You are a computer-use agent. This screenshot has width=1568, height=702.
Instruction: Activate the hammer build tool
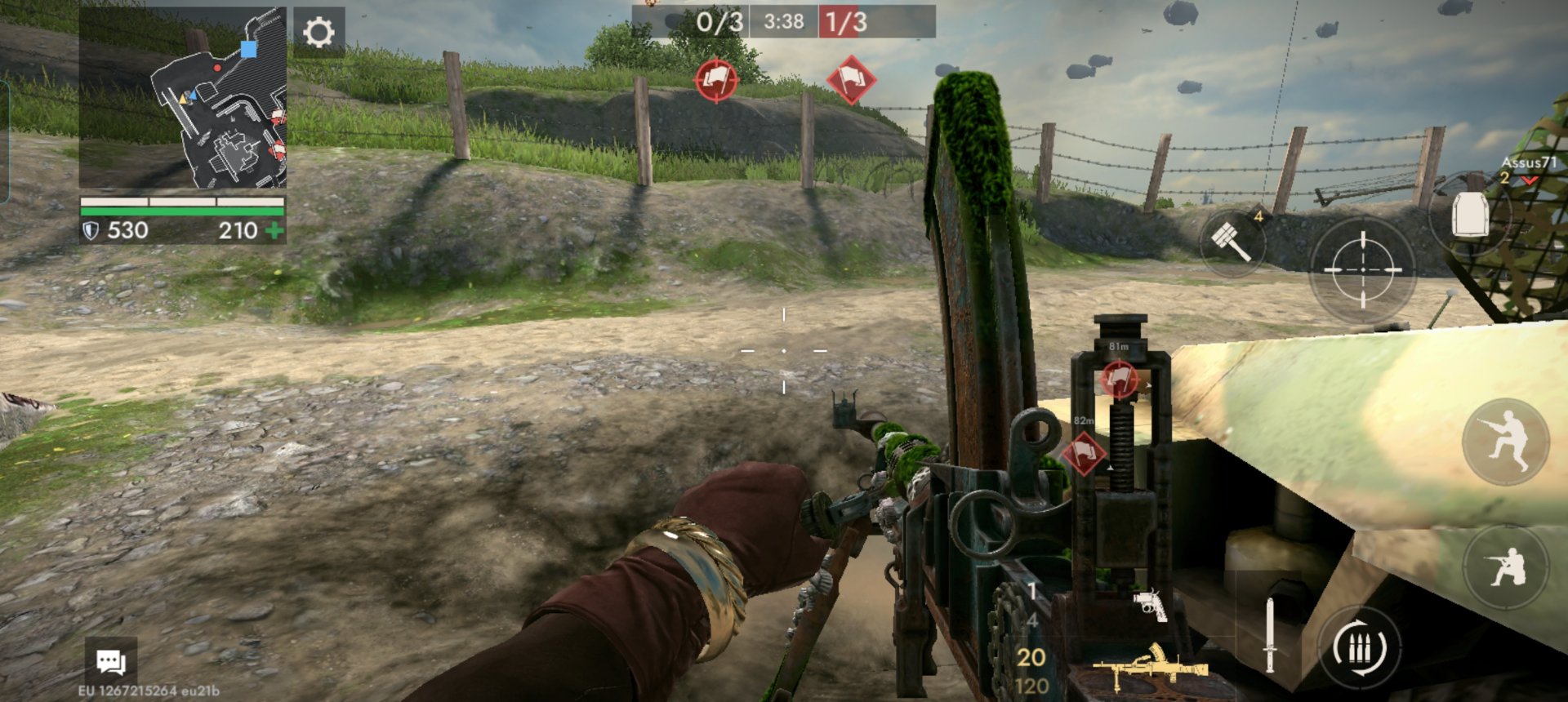coord(1232,241)
